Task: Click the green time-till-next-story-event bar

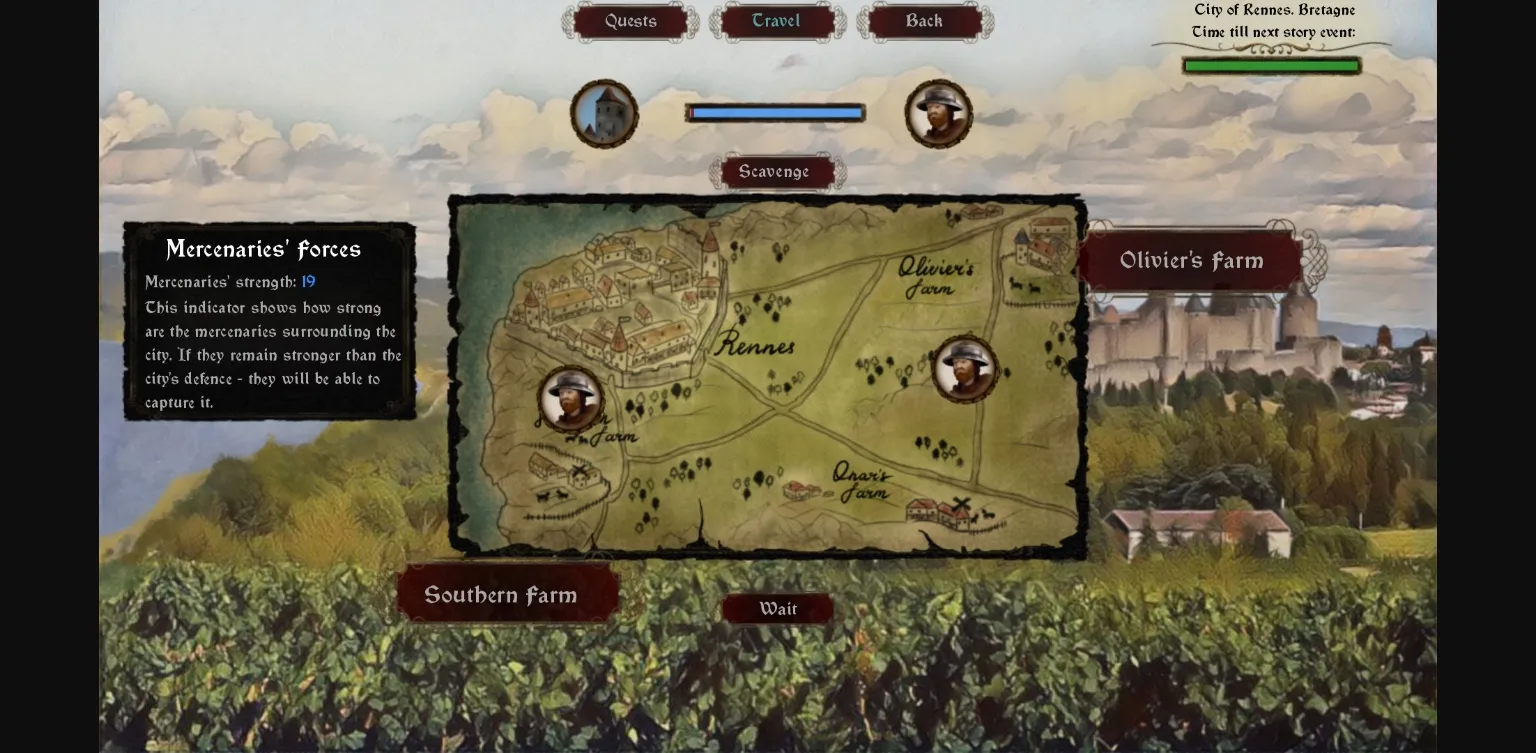Action: pos(1270,64)
